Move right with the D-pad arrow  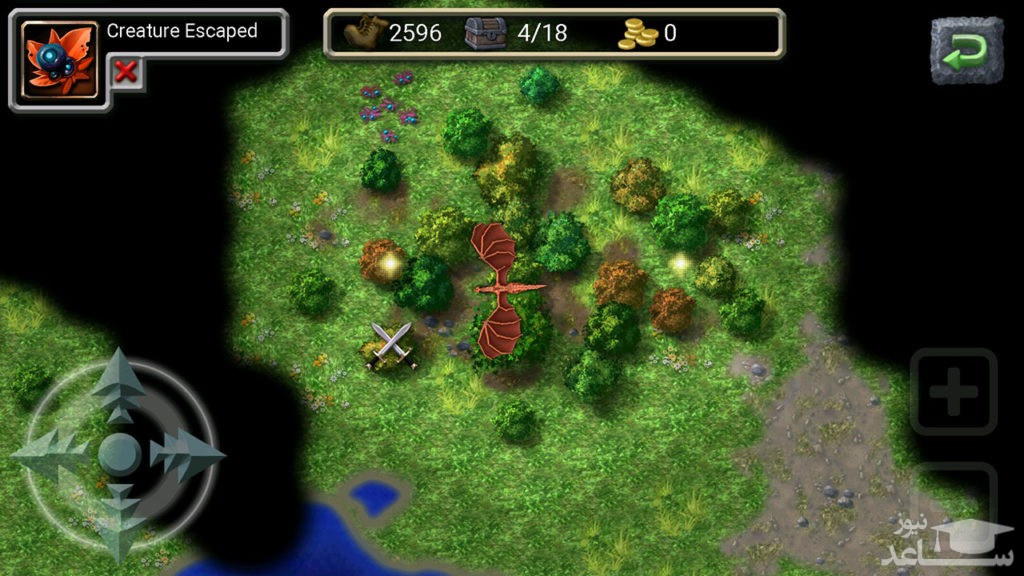click(187, 455)
